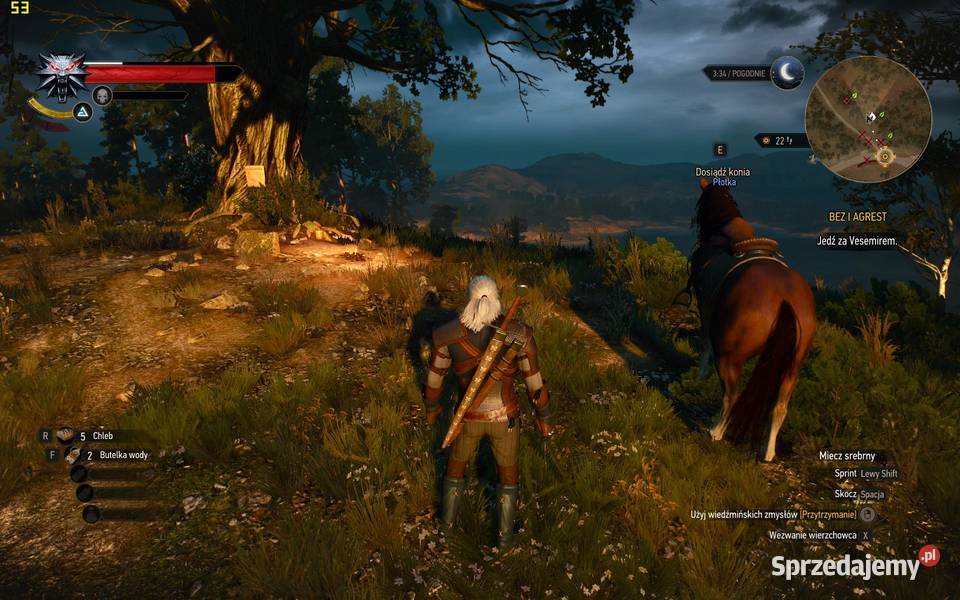The image size is (960, 600).
Task: Click the wolf medallion icon
Action: click(x=61, y=74)
